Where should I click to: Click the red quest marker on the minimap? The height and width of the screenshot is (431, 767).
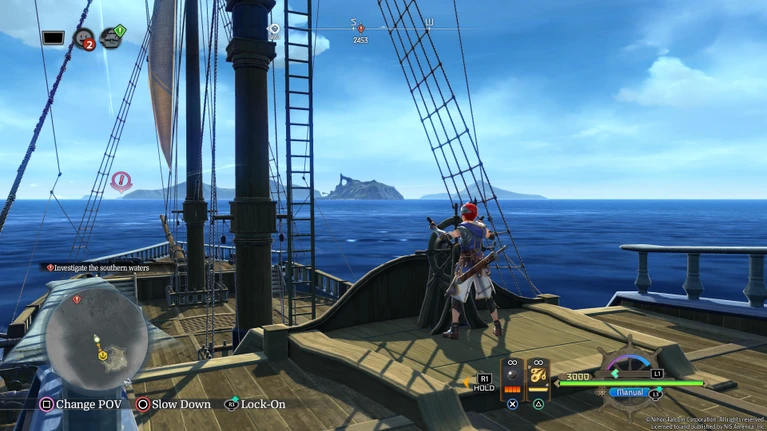77,299
